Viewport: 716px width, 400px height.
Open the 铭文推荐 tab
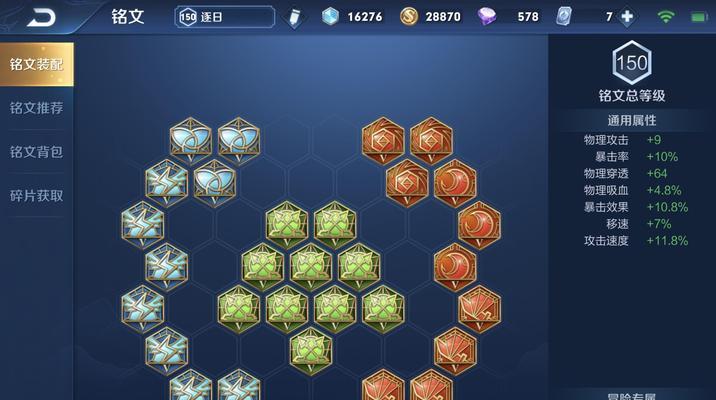(x=36, y=108)
